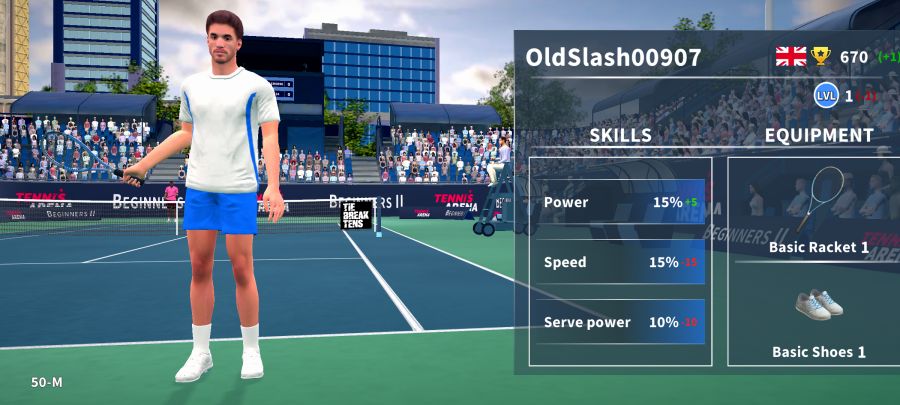Select the Power skill row
900x405 pixels.
620,202
